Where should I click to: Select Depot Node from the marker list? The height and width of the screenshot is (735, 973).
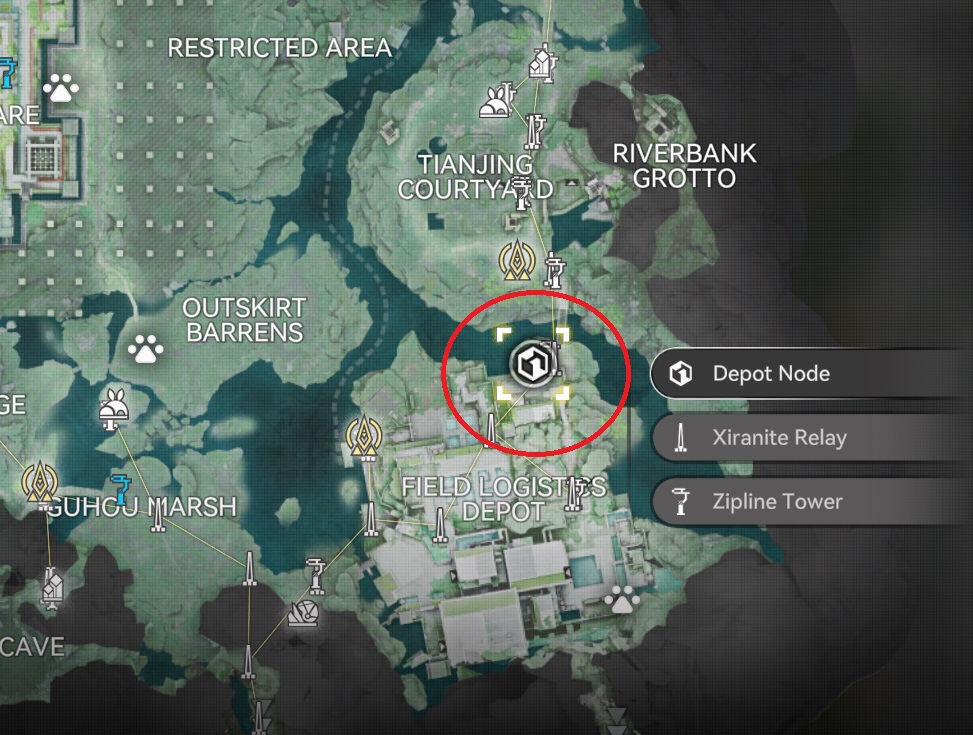tap(770, 374)
